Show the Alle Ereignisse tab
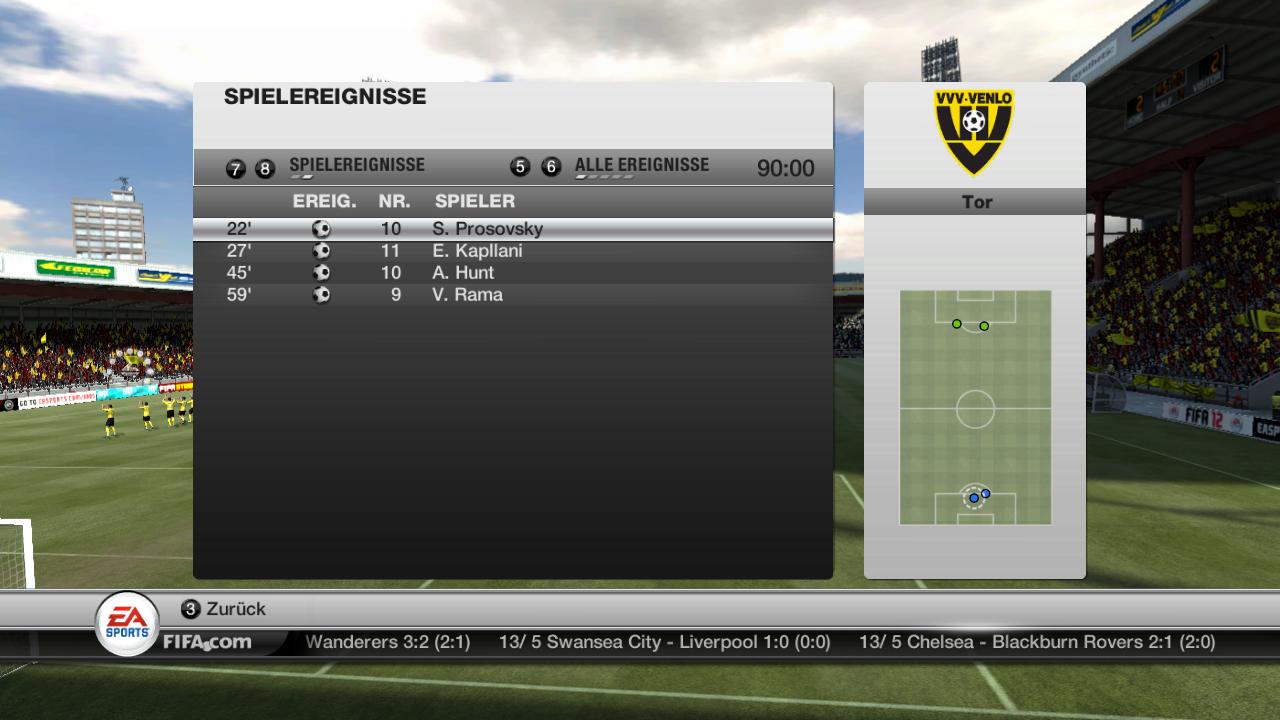Viewport: 1280px width, 720px height. click(641, 166)
